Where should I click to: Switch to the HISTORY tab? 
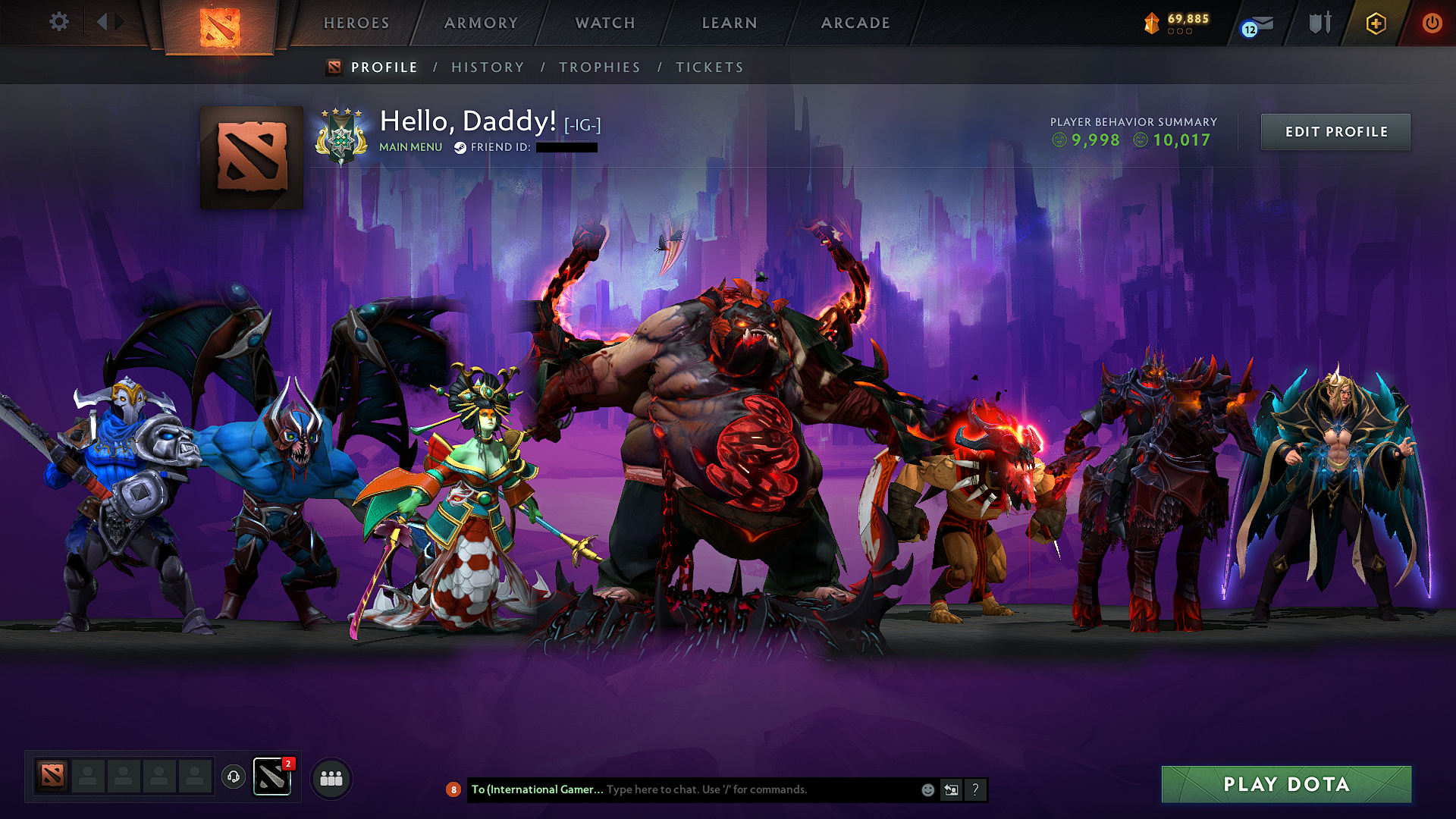coord(488,67)
